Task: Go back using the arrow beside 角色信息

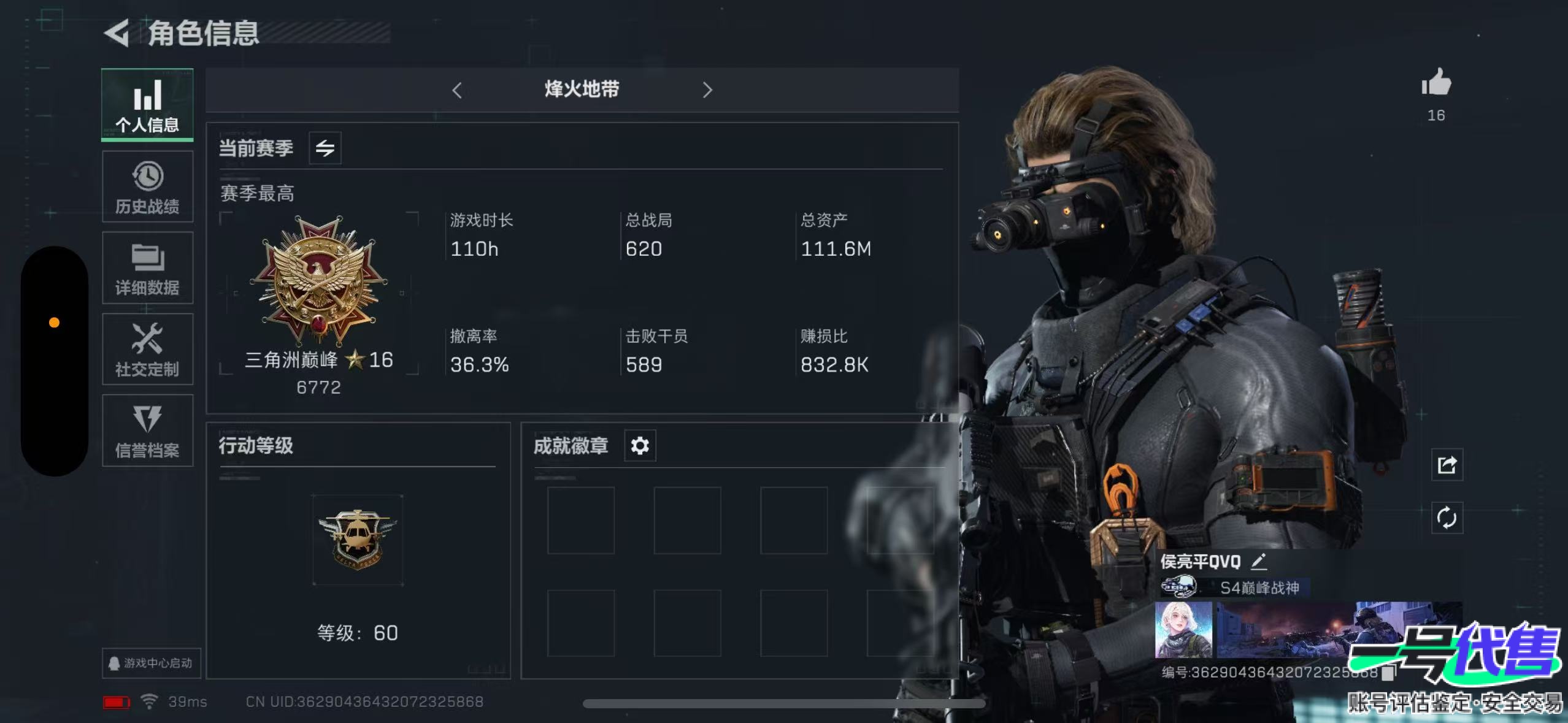Action: coord(117,33)
